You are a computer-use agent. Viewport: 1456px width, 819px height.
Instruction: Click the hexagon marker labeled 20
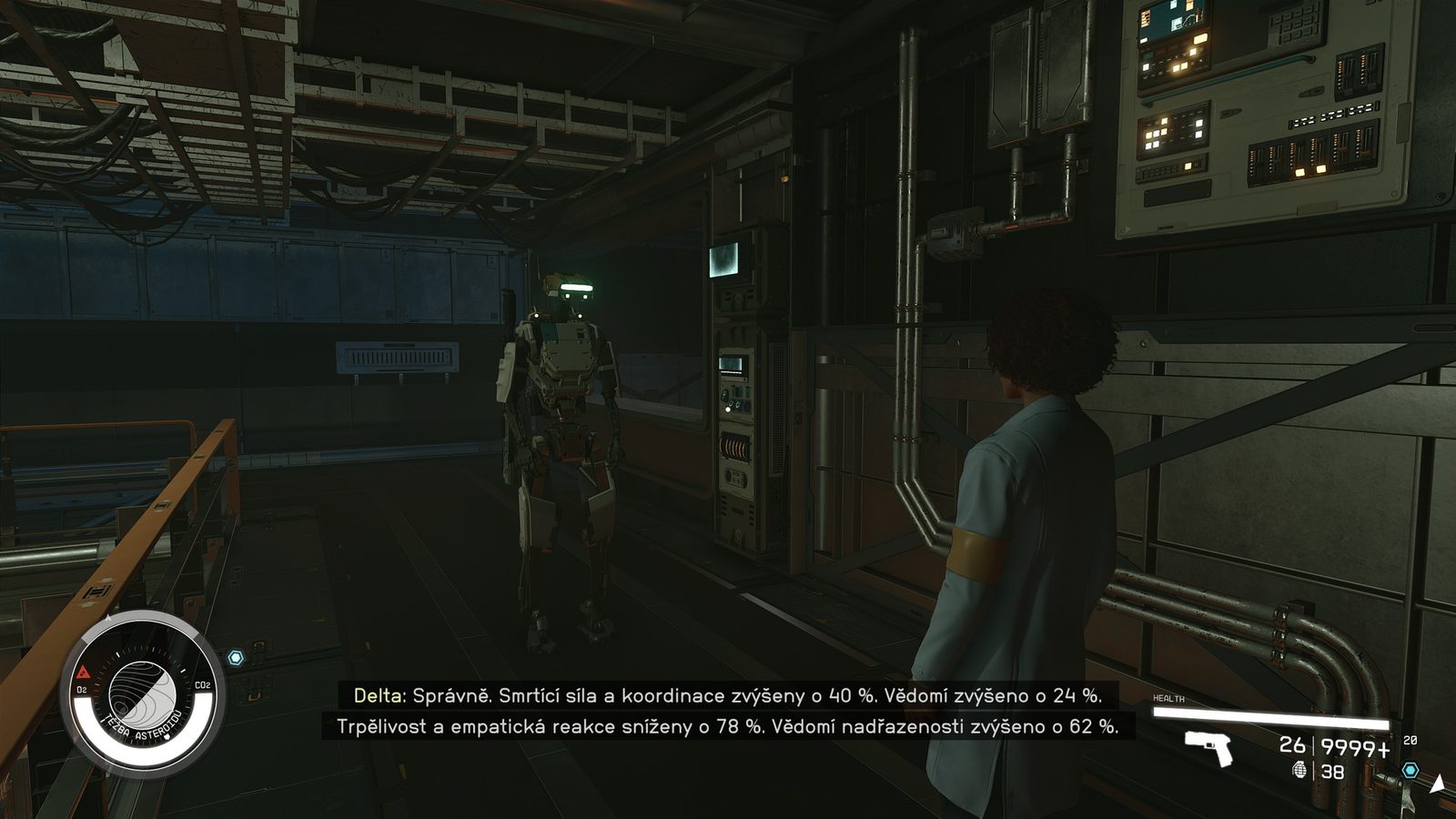(1410, 770)
